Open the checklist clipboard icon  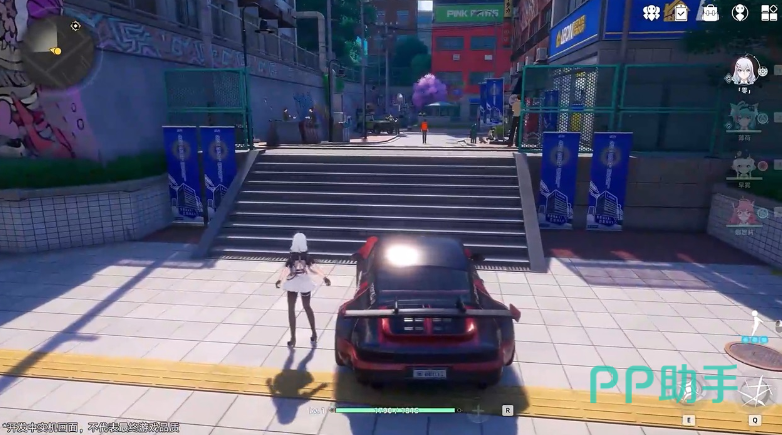click(x=680, y=13)
